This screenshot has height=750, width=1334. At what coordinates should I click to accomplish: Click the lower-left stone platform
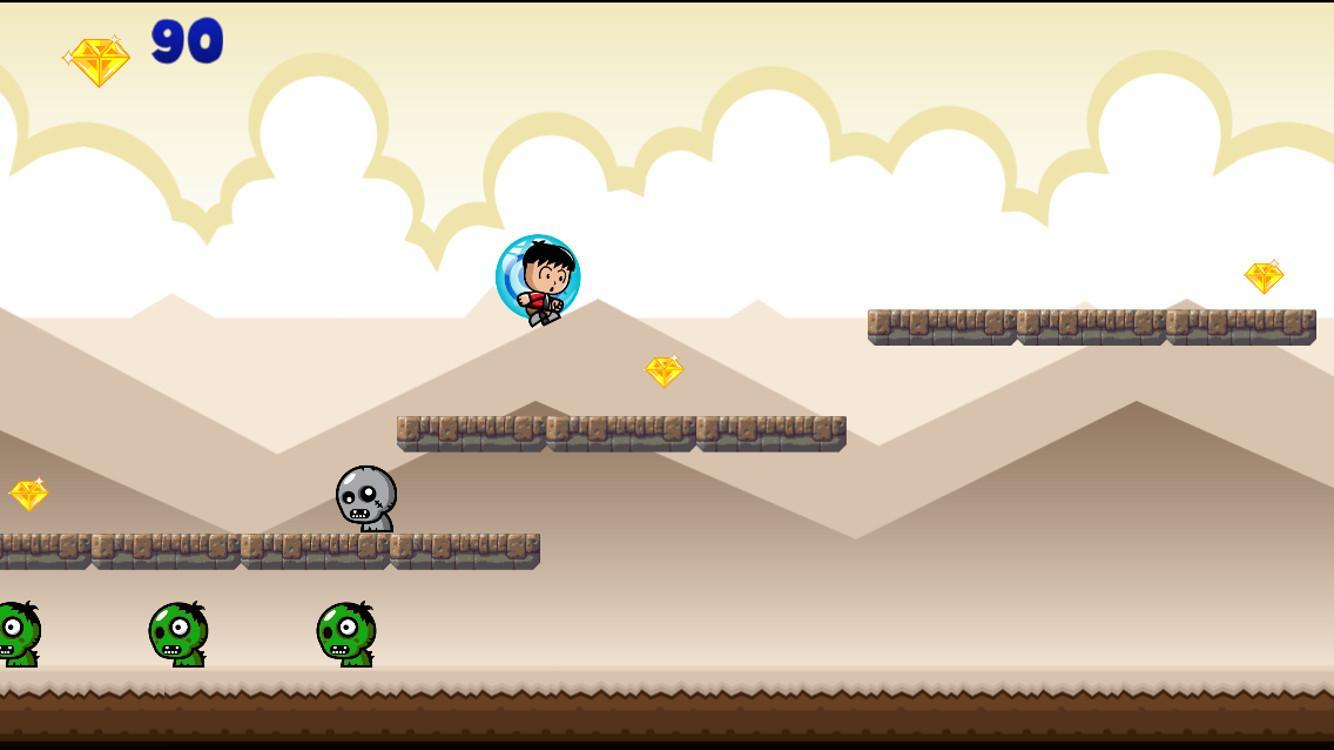(250, 550)
